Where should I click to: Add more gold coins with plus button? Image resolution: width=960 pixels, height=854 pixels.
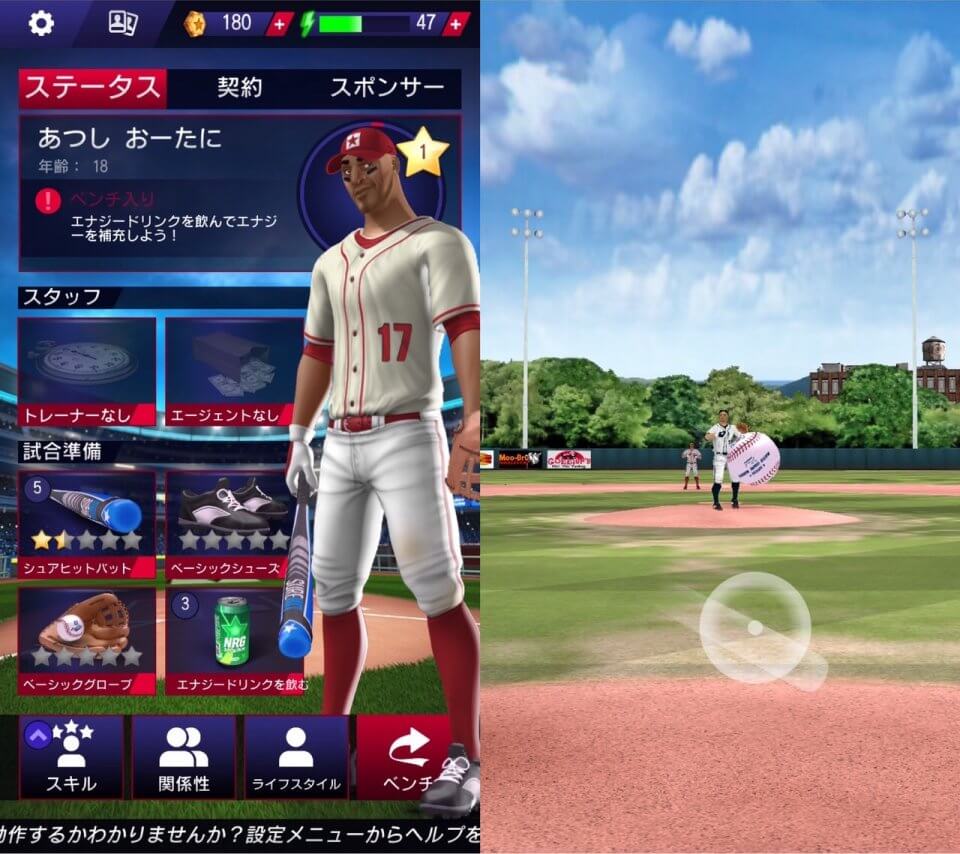click(279, 23)
